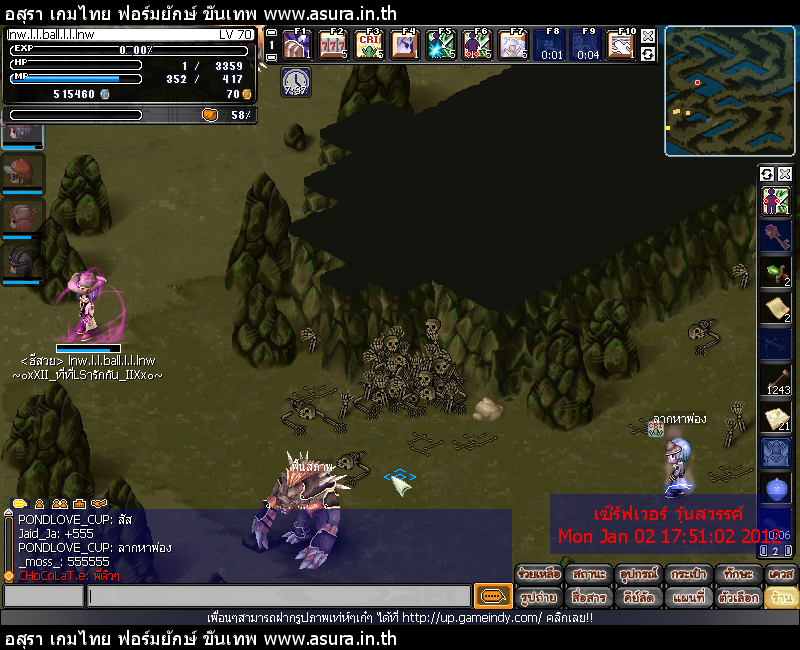The width and height of the screenshot is (800, 650).
Task: Use the F3 CRI skill icon
Action: (x=369, y=46)
